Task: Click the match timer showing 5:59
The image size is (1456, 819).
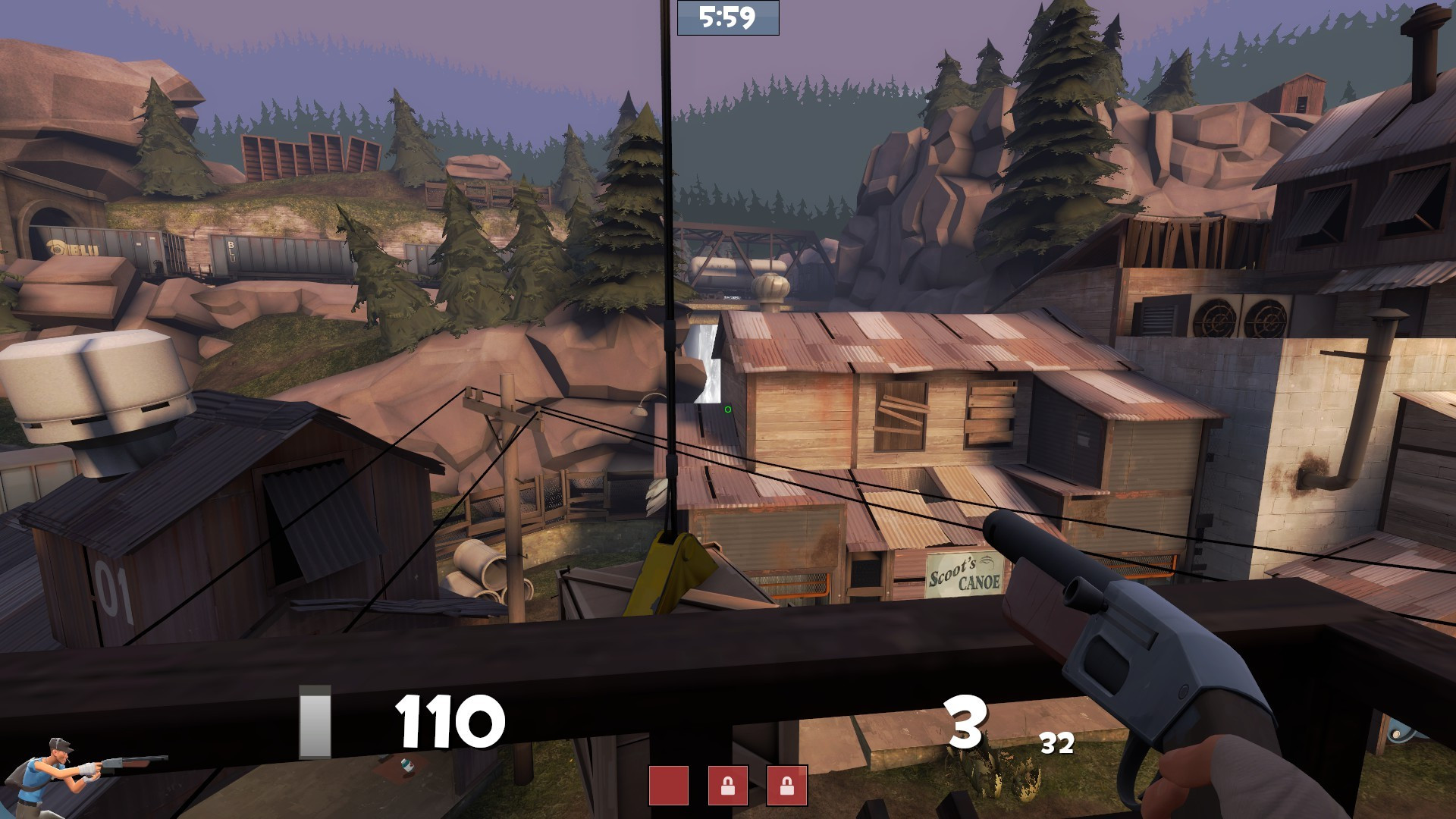Action: 727,17
